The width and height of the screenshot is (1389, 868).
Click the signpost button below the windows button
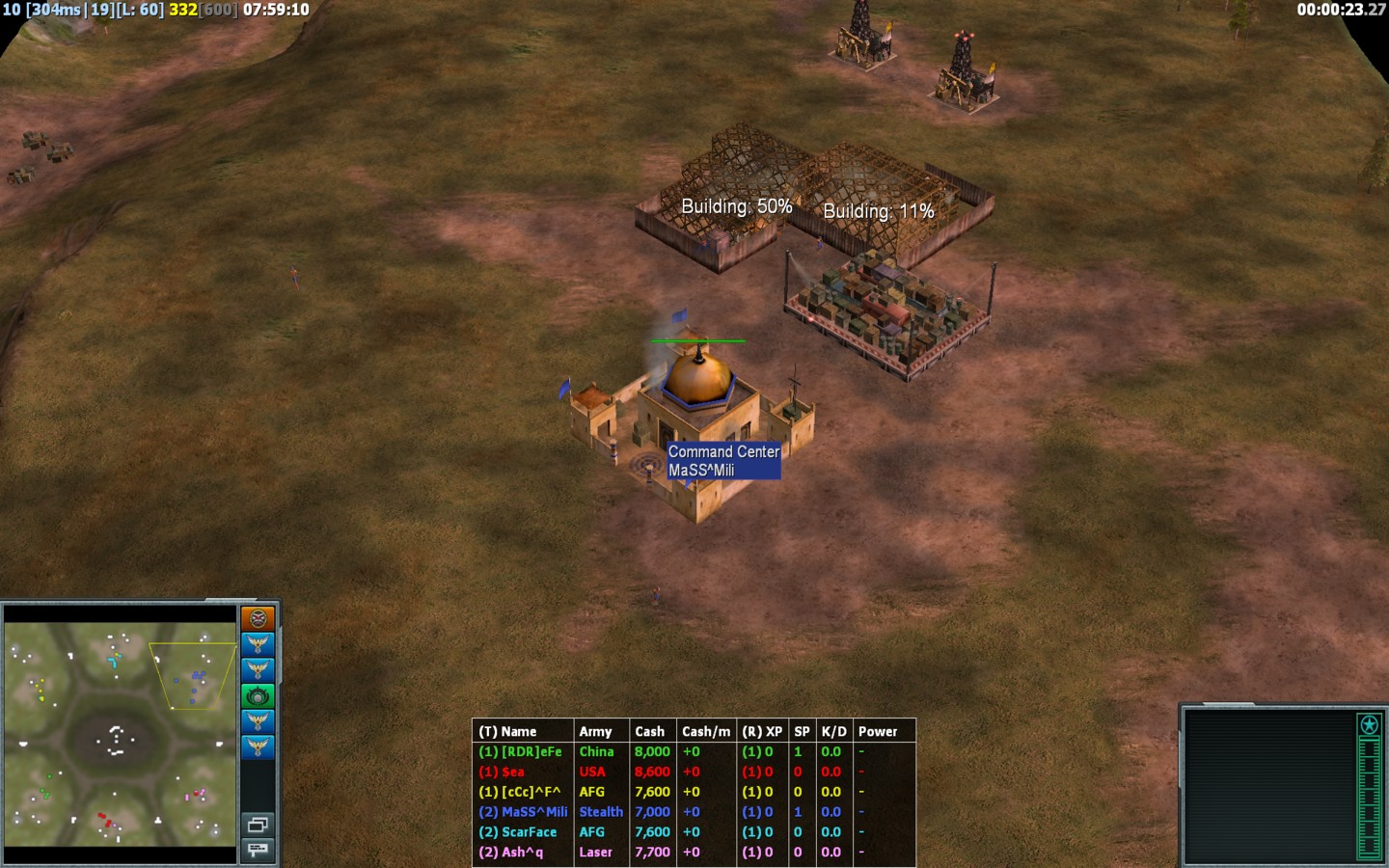coord(258,850)
